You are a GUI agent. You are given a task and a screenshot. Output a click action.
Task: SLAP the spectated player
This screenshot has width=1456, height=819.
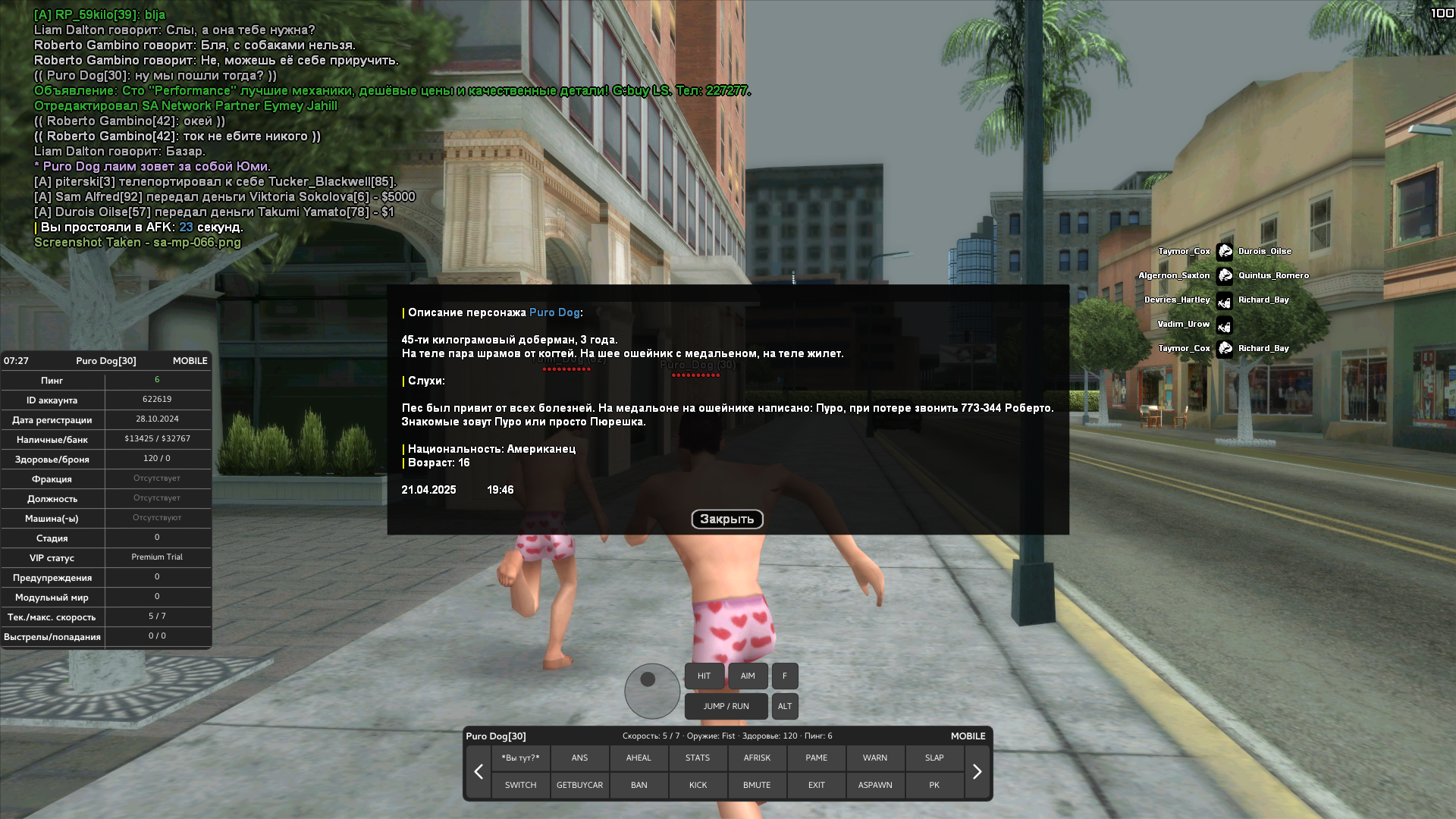(x=934, y=758)
